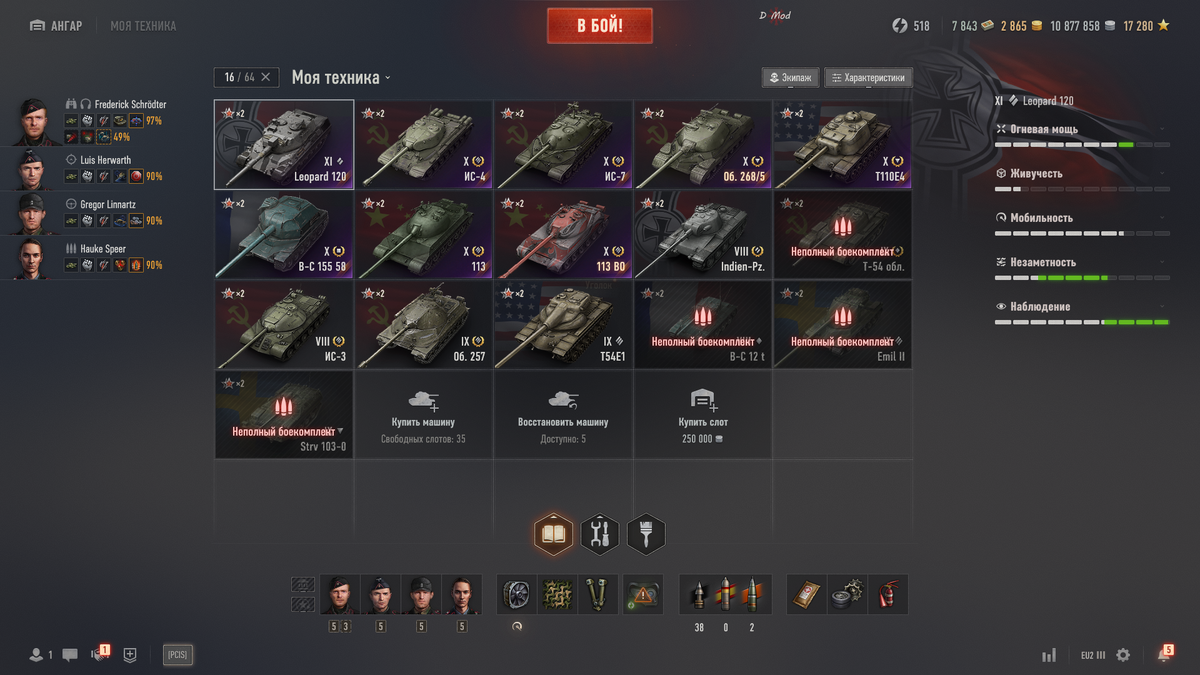The width and height of the screenshot is (1200, 675).
Task: Expand the Моя техника dropdown title
Action: pyautogui.click(x=341, y=77)
